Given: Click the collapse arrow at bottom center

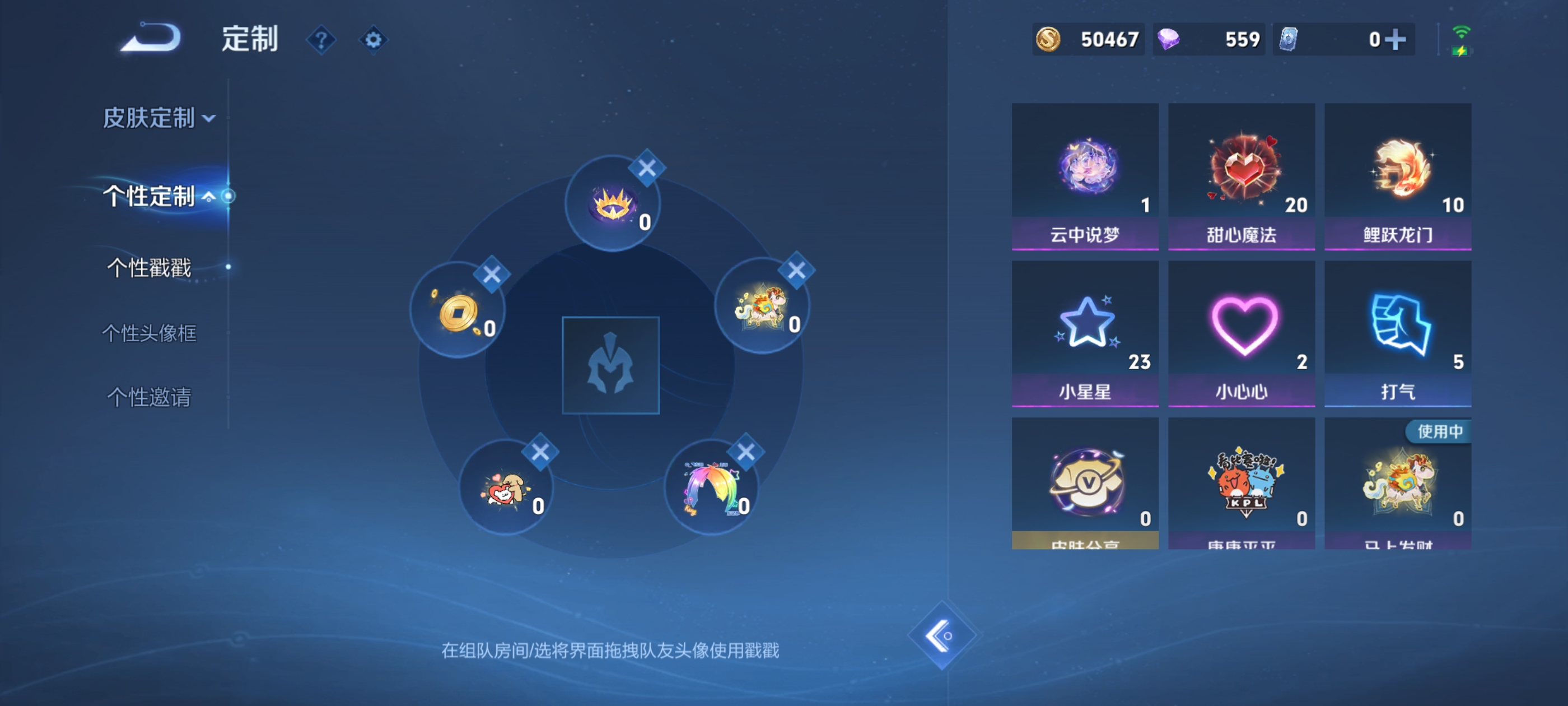Looking at the screenshot, I should pyautogui.click(x=942, y=636).
